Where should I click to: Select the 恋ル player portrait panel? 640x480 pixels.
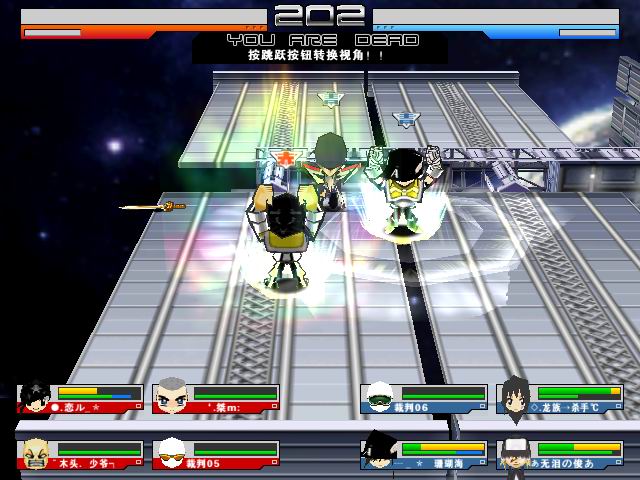click(x=80, y=398)
